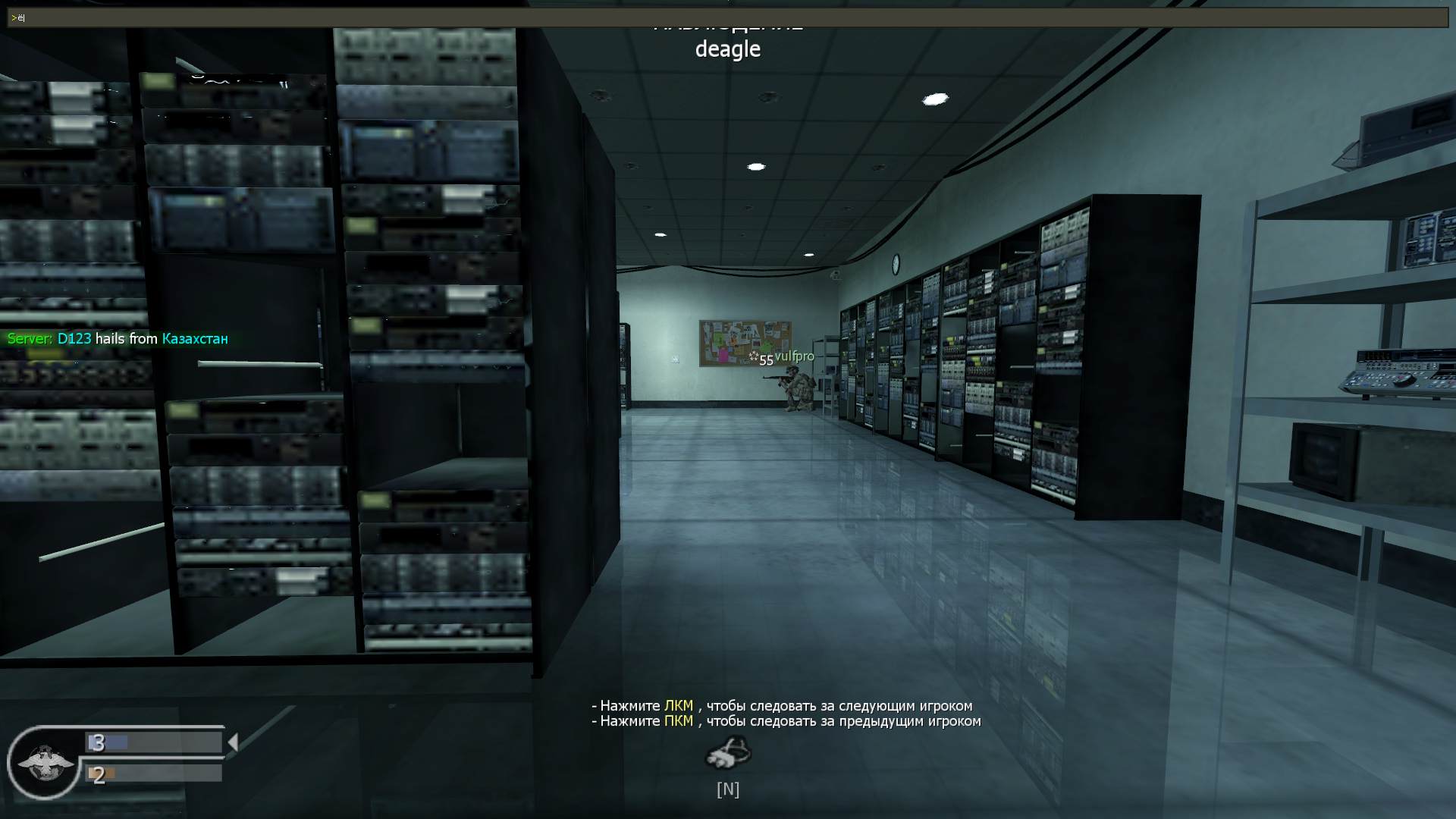Click the follow previous player instruction line
The width and height of the screenshot is (1456, 819).
[x=785, y=722]
